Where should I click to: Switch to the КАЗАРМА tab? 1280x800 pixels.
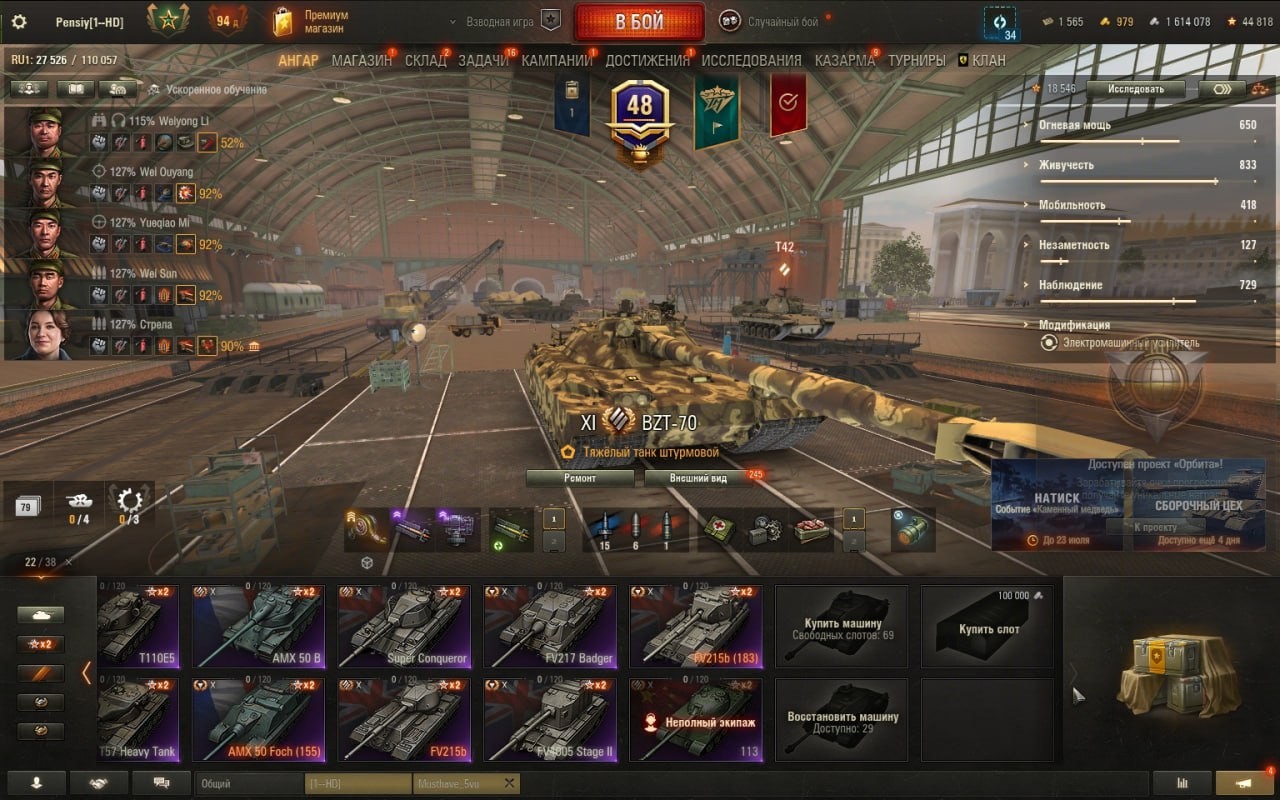point(845,60)
